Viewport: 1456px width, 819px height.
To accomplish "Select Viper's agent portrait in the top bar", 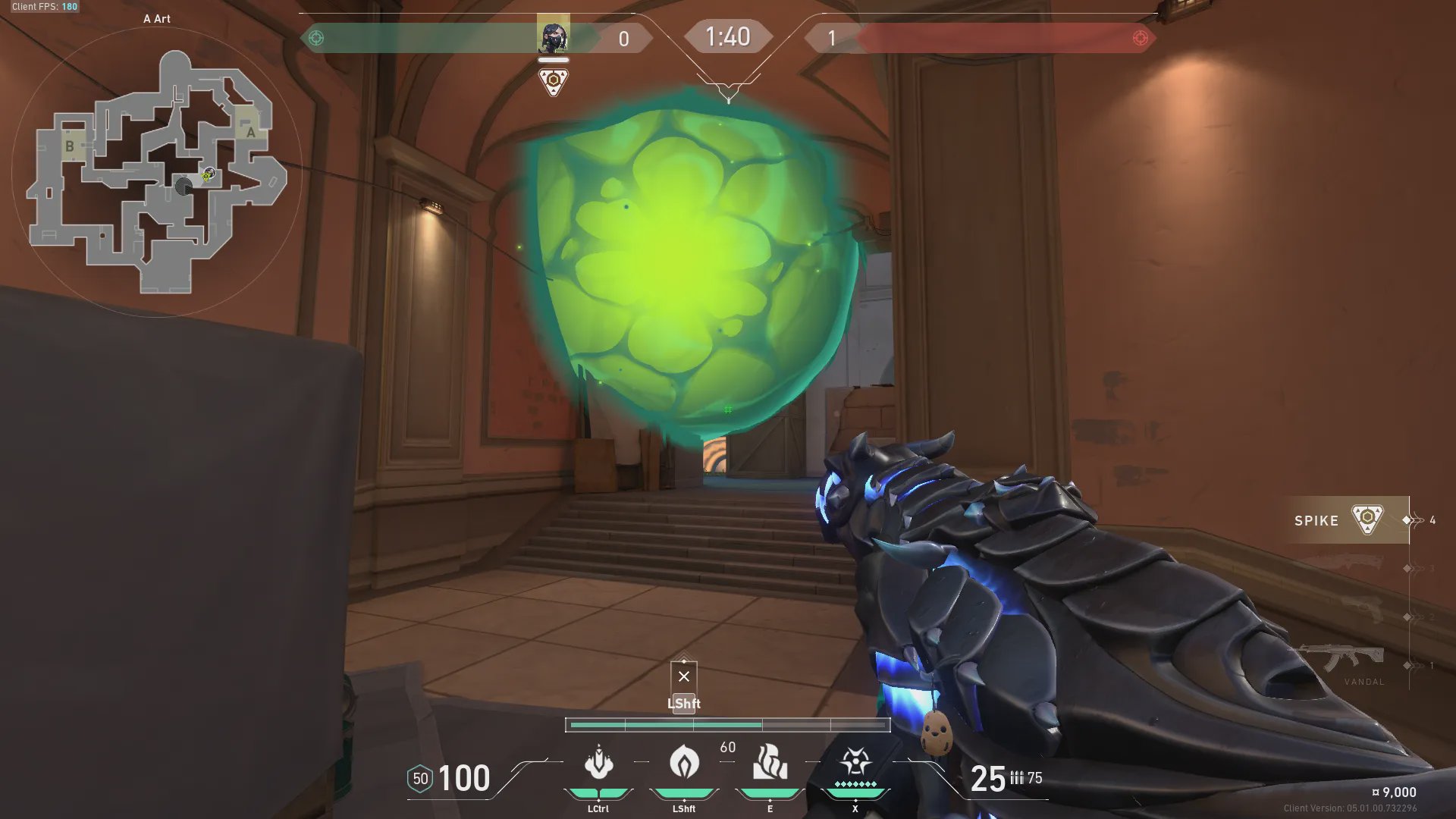I will point(553,36).
